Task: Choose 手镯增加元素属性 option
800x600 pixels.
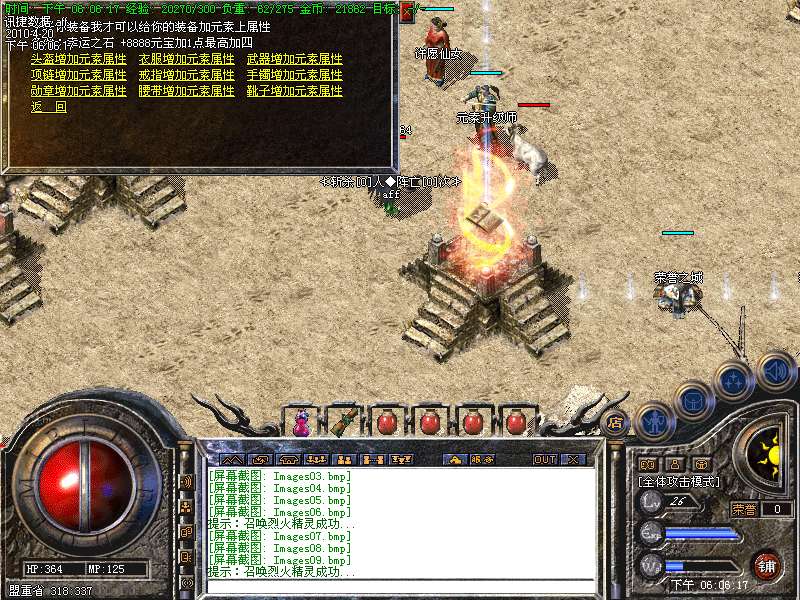Action: (294, 75)
